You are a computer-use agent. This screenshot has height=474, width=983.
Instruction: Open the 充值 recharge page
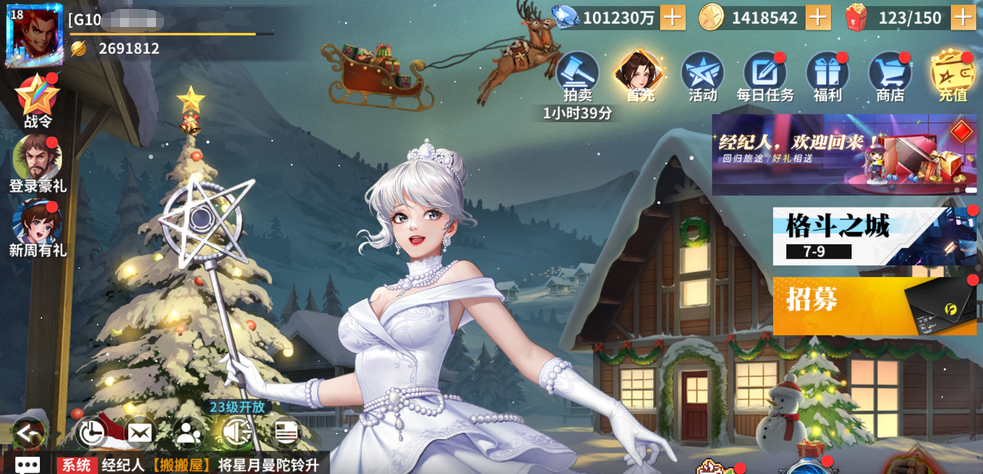coord(952,75)
